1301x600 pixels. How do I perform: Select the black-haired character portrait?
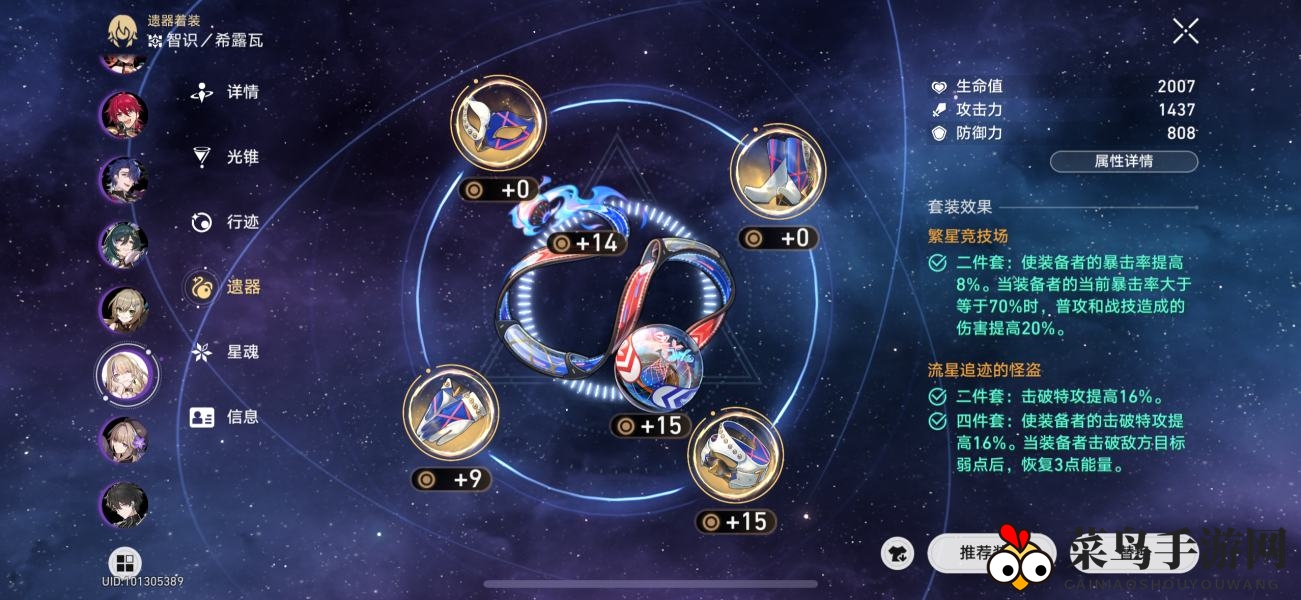coord(124,505)
